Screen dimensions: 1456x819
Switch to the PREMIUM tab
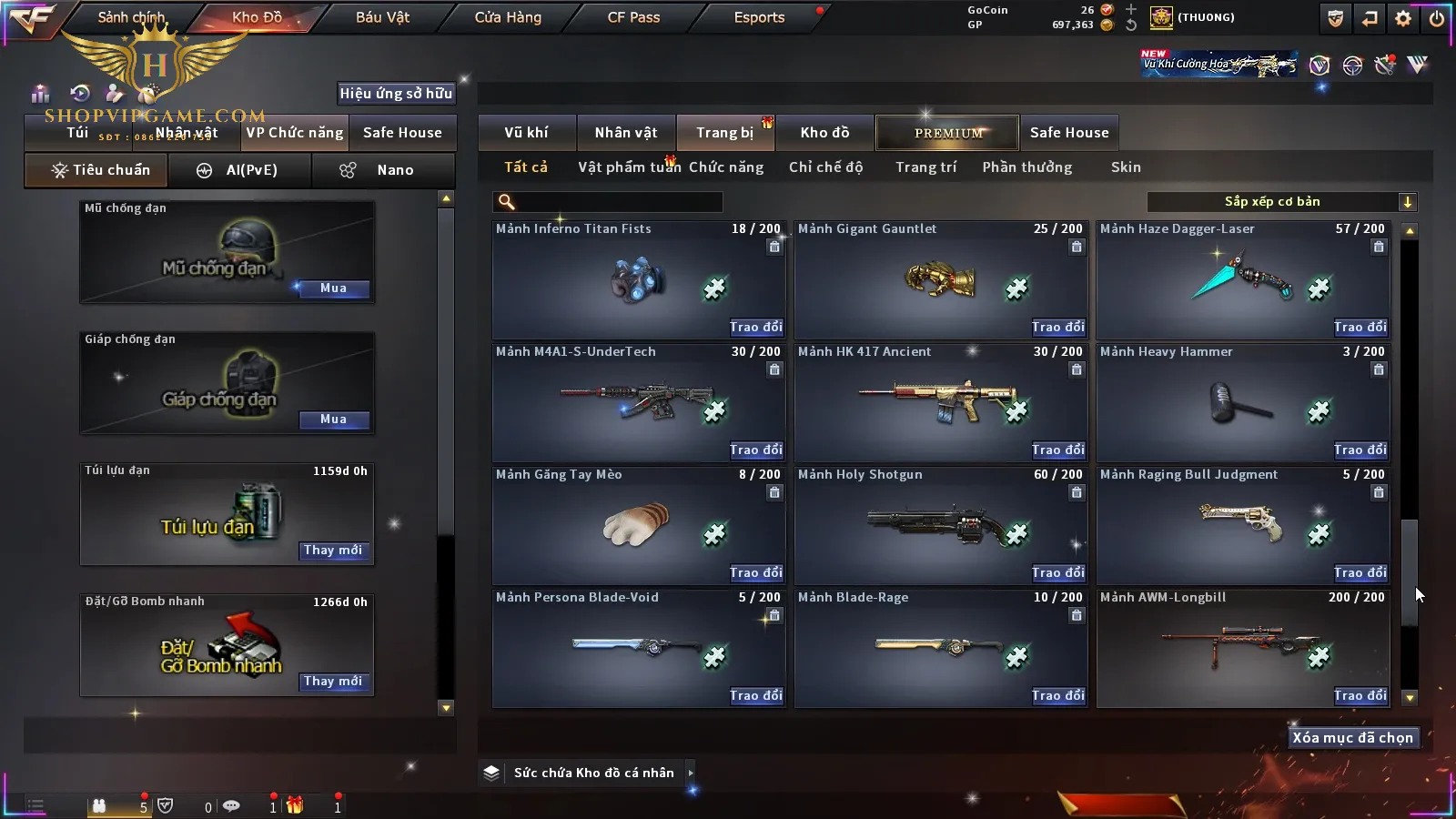click(948, 133)
